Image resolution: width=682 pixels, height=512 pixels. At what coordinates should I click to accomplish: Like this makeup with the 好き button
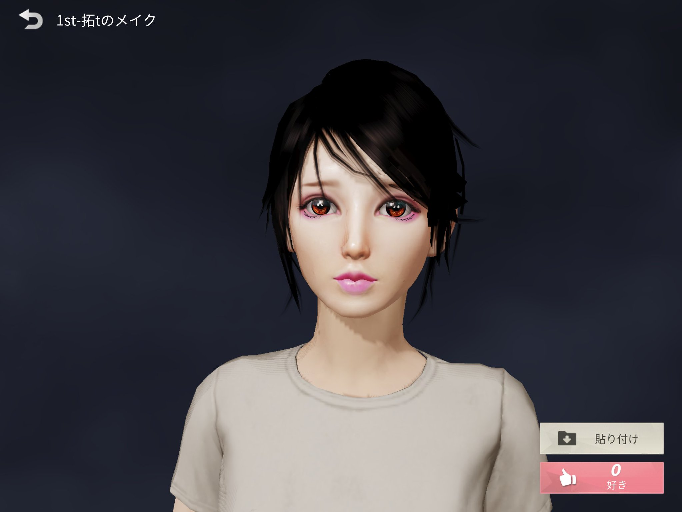601,477
